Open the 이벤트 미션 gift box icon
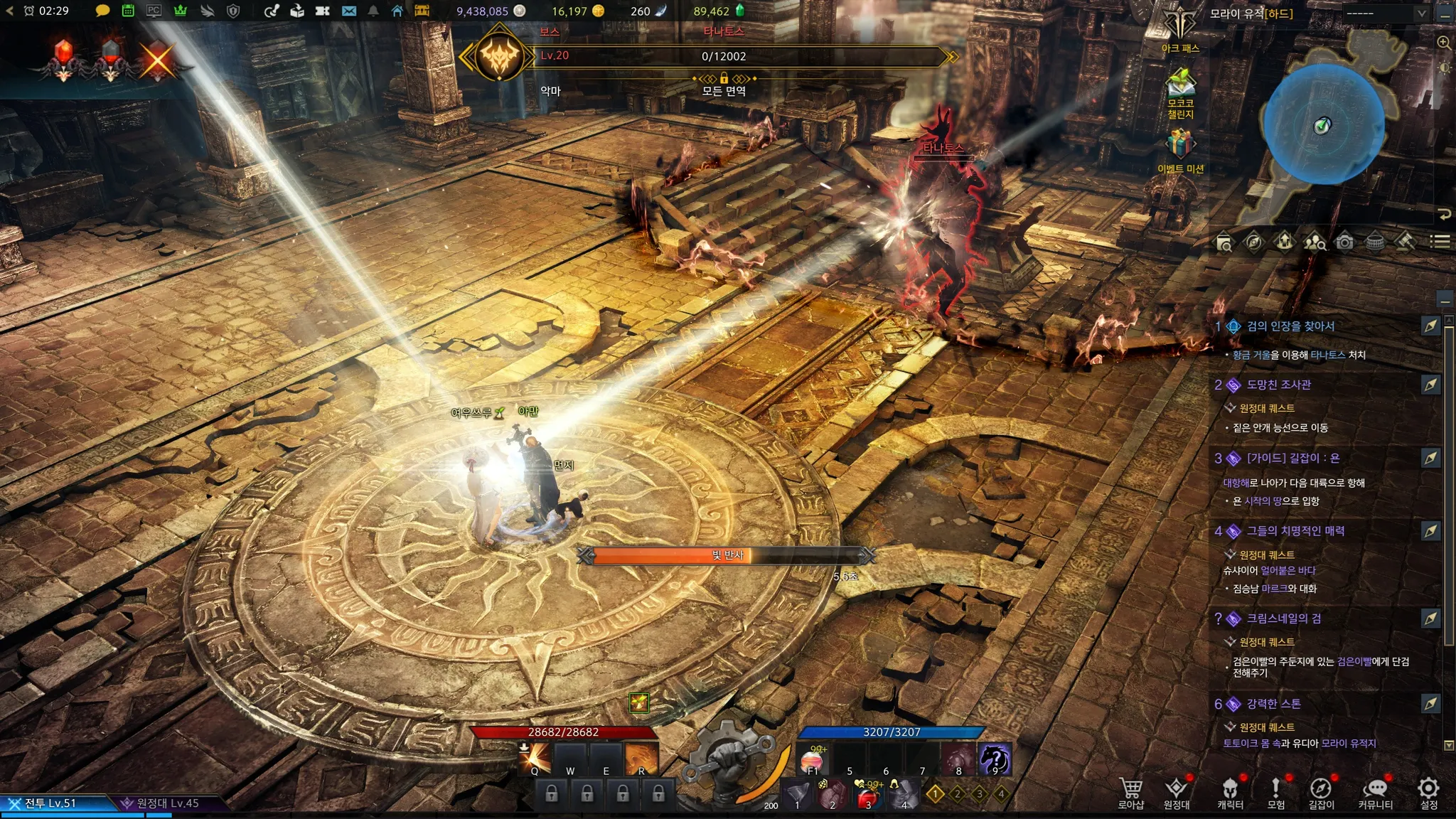 coord(1180,145)
